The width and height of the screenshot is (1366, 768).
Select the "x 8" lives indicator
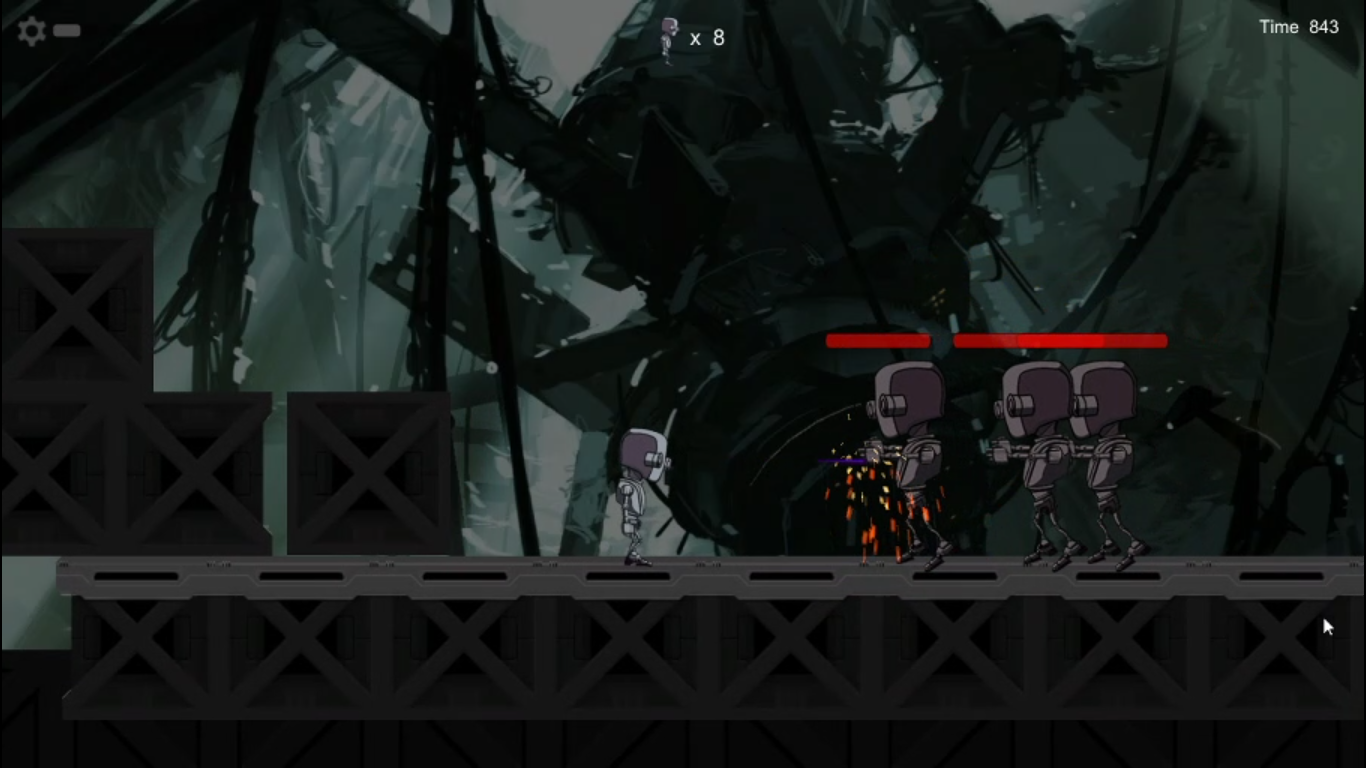tap(706, 39)
